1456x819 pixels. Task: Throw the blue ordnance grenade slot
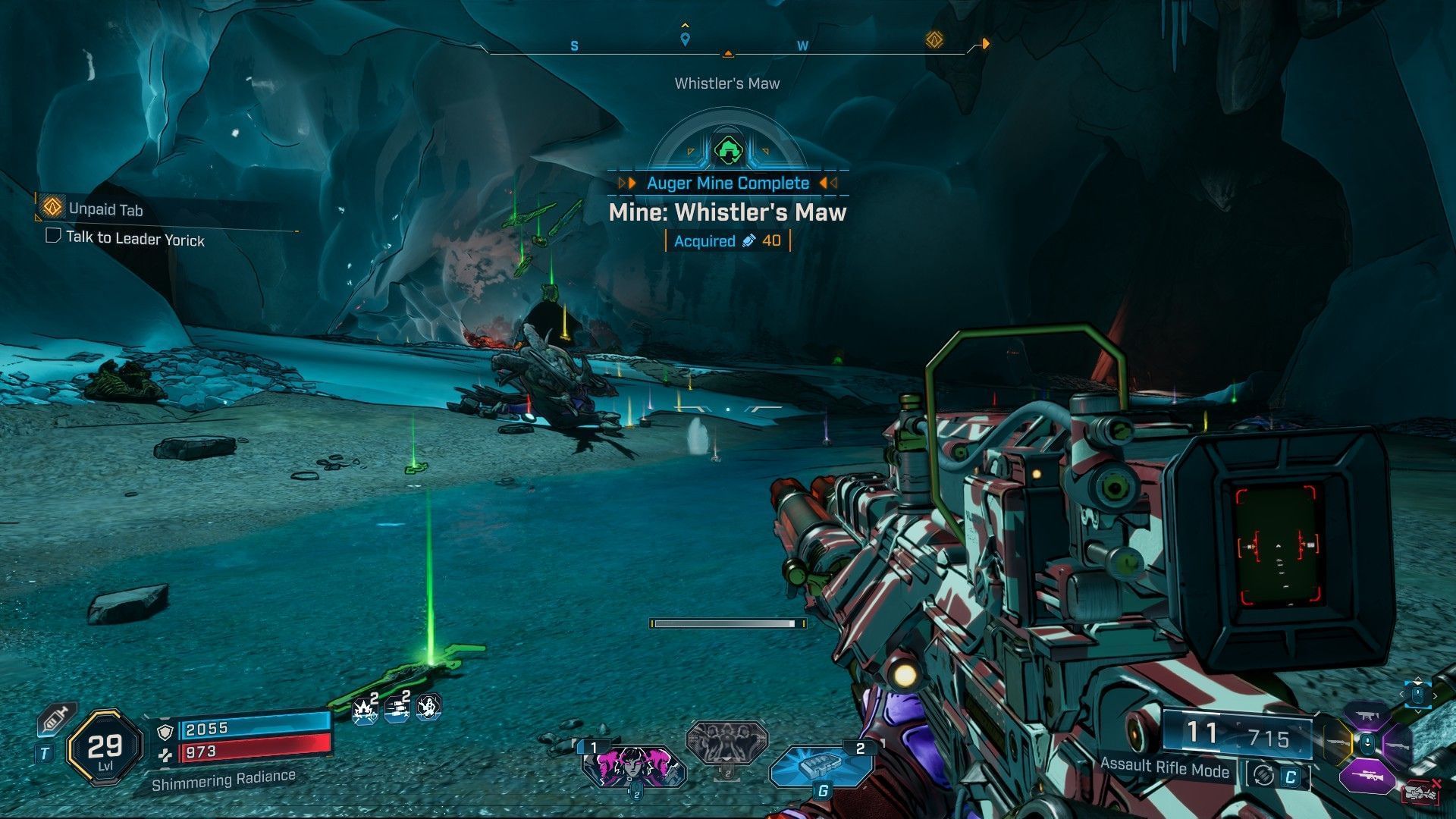[821, 766]
